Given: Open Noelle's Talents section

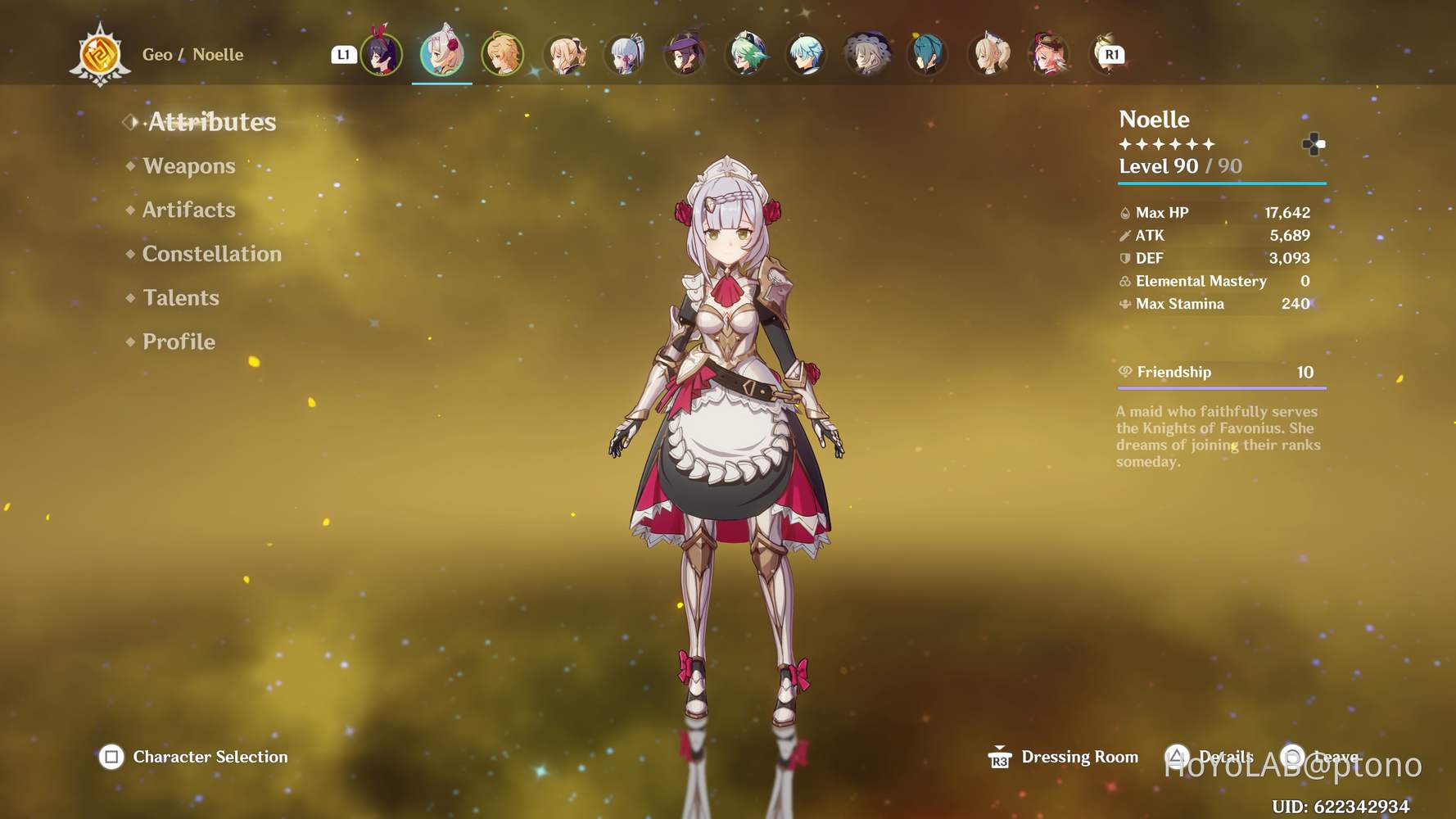Looking at the screenshot, I should 180,297.
